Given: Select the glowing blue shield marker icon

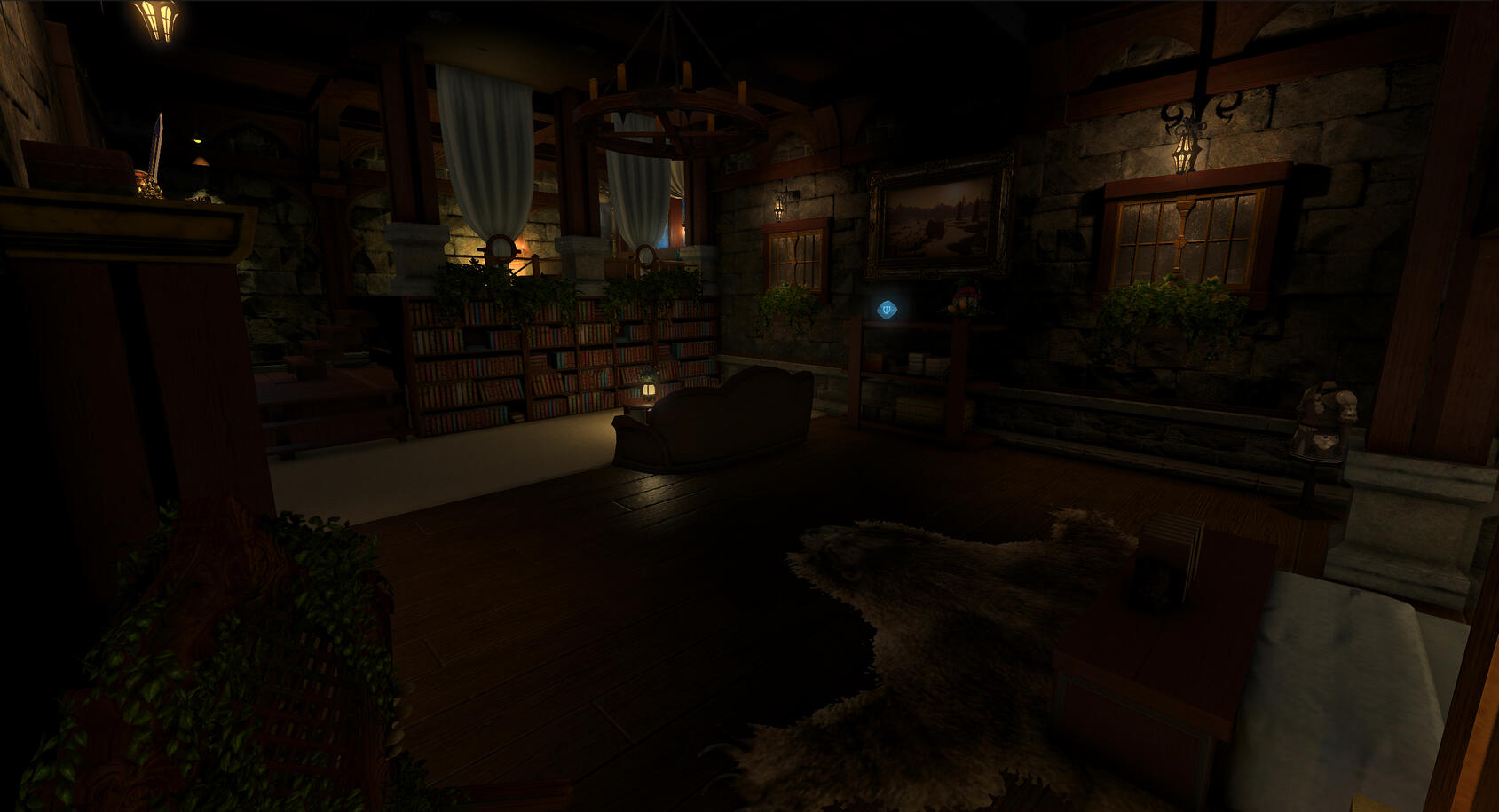Looking at the screenshot, I should pyautogui.click(x=887, y=310).
